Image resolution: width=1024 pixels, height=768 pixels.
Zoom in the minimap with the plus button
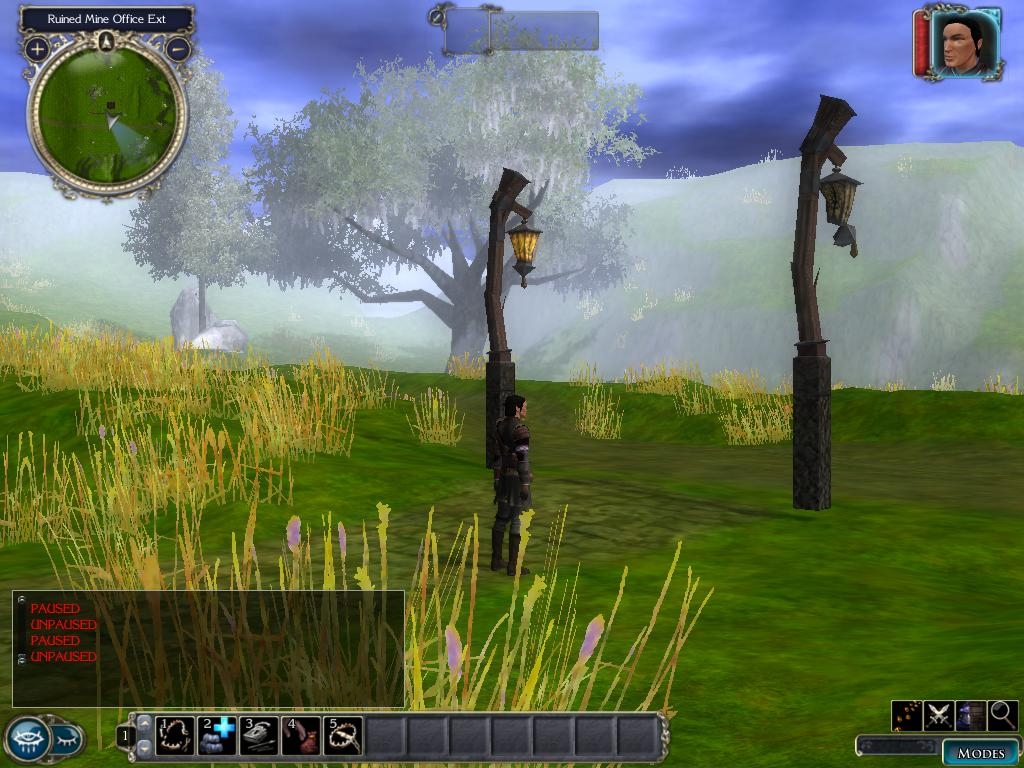pos(37,48)
